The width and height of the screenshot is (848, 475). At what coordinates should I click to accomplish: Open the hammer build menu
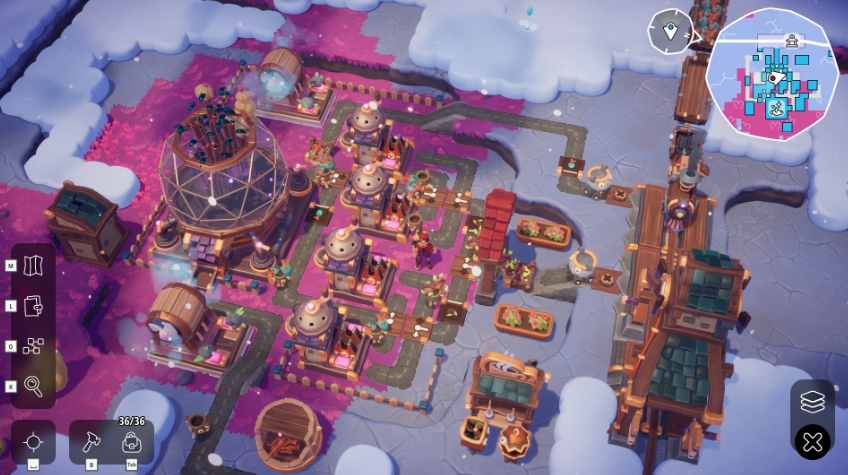(x=90, y=441)
